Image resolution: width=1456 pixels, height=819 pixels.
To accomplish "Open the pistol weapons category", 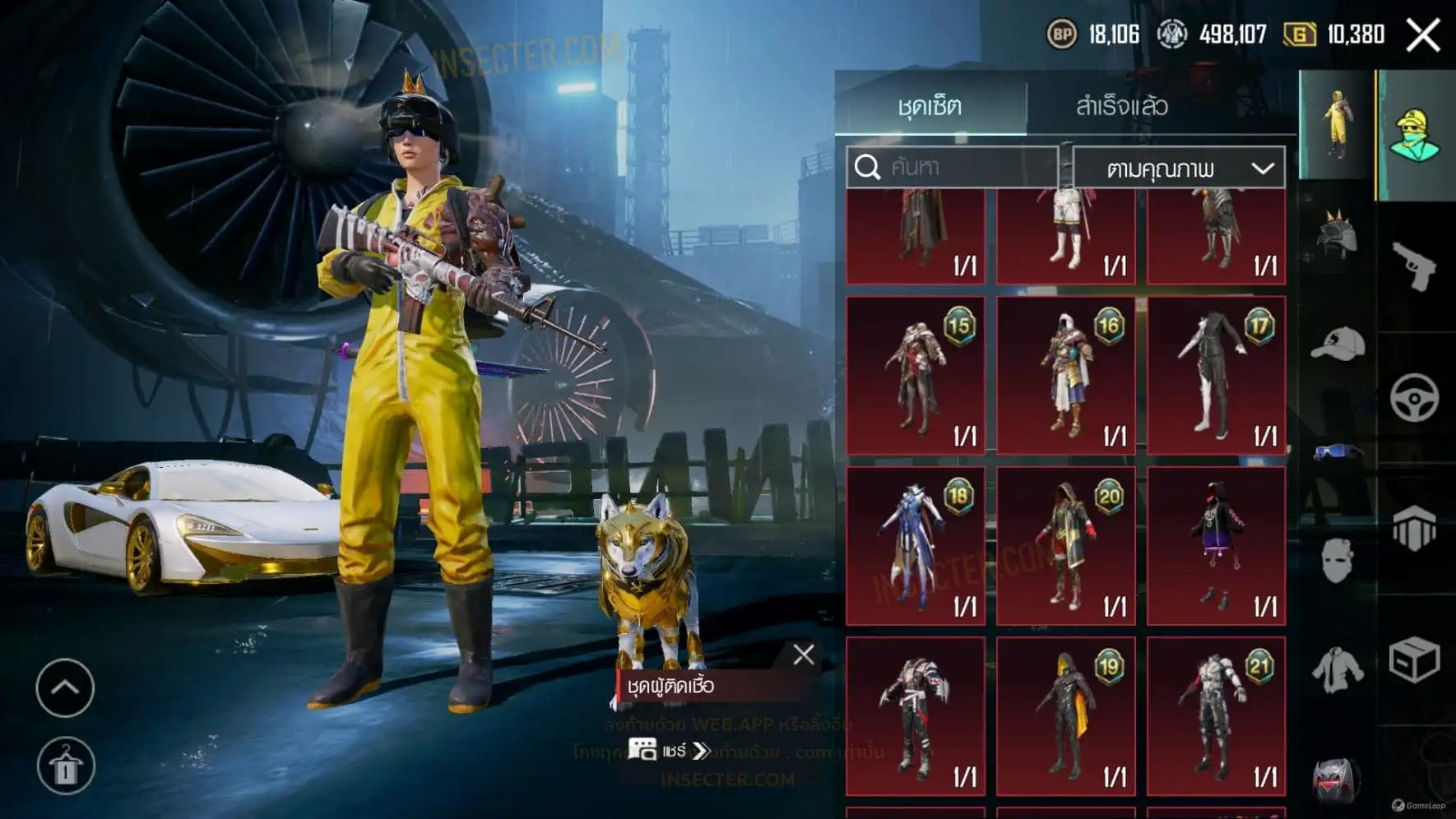I will point(1414,266).
